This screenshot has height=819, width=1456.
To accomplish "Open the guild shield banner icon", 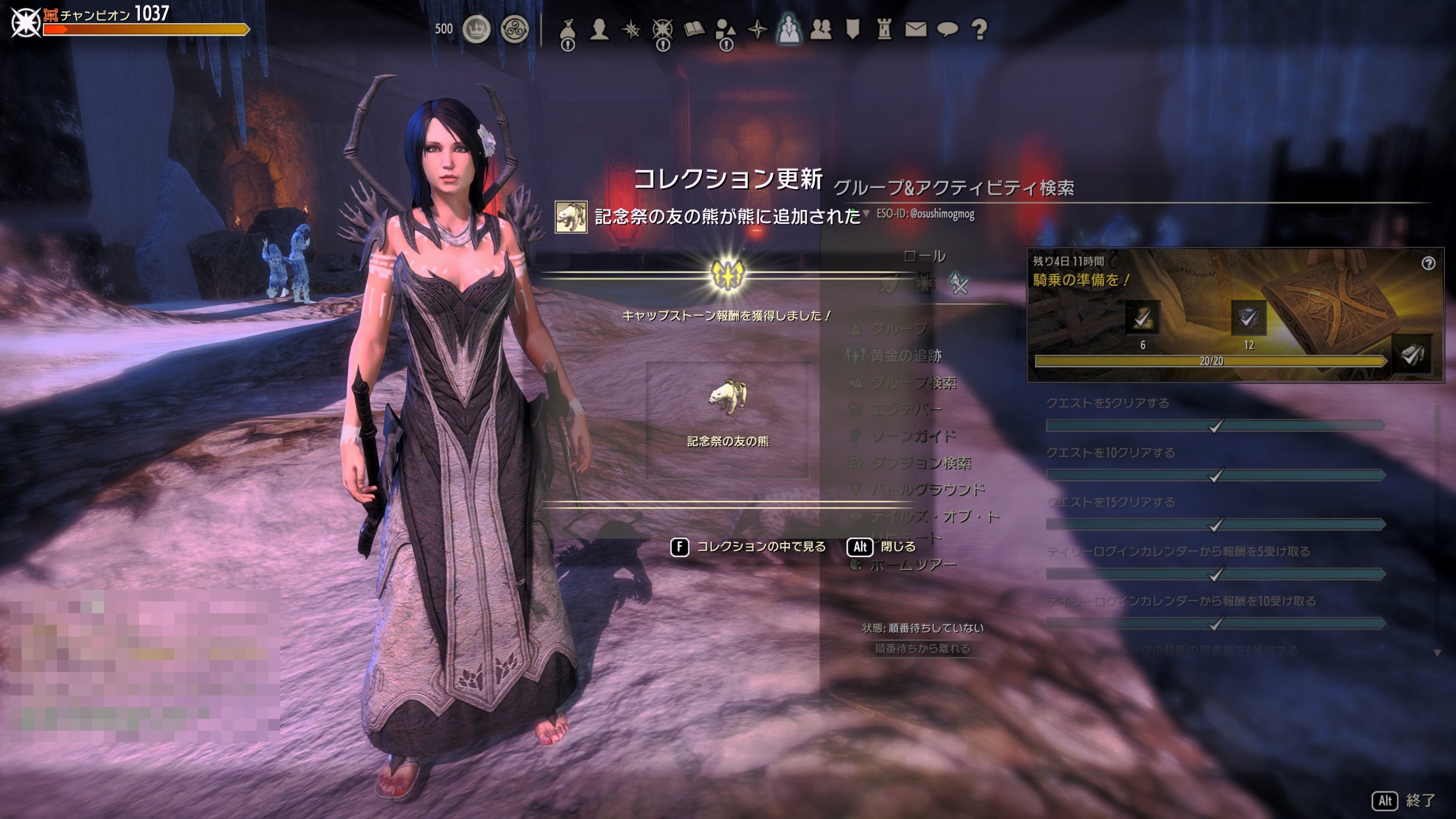I will tap(853, 29).
